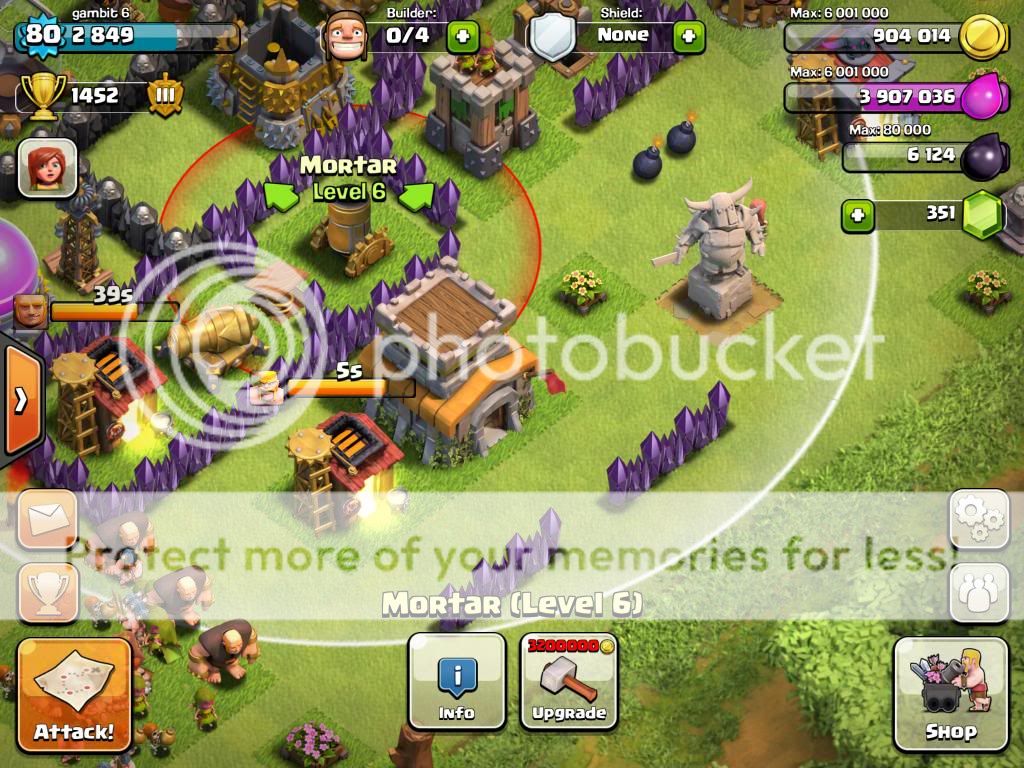
Task: Open the Shop
Action: point(950,693)
